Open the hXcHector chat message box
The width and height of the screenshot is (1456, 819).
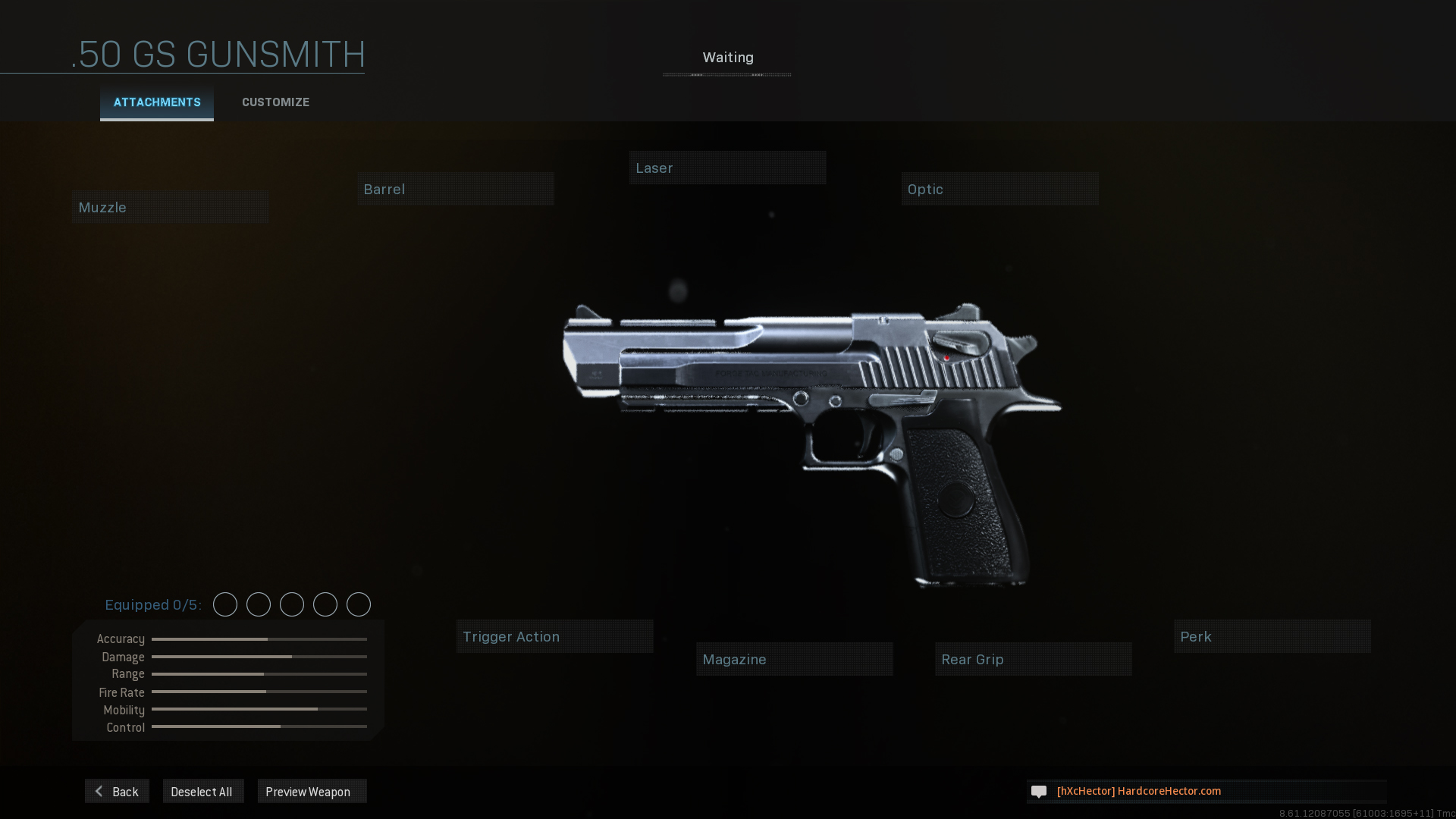[1206, 791]
